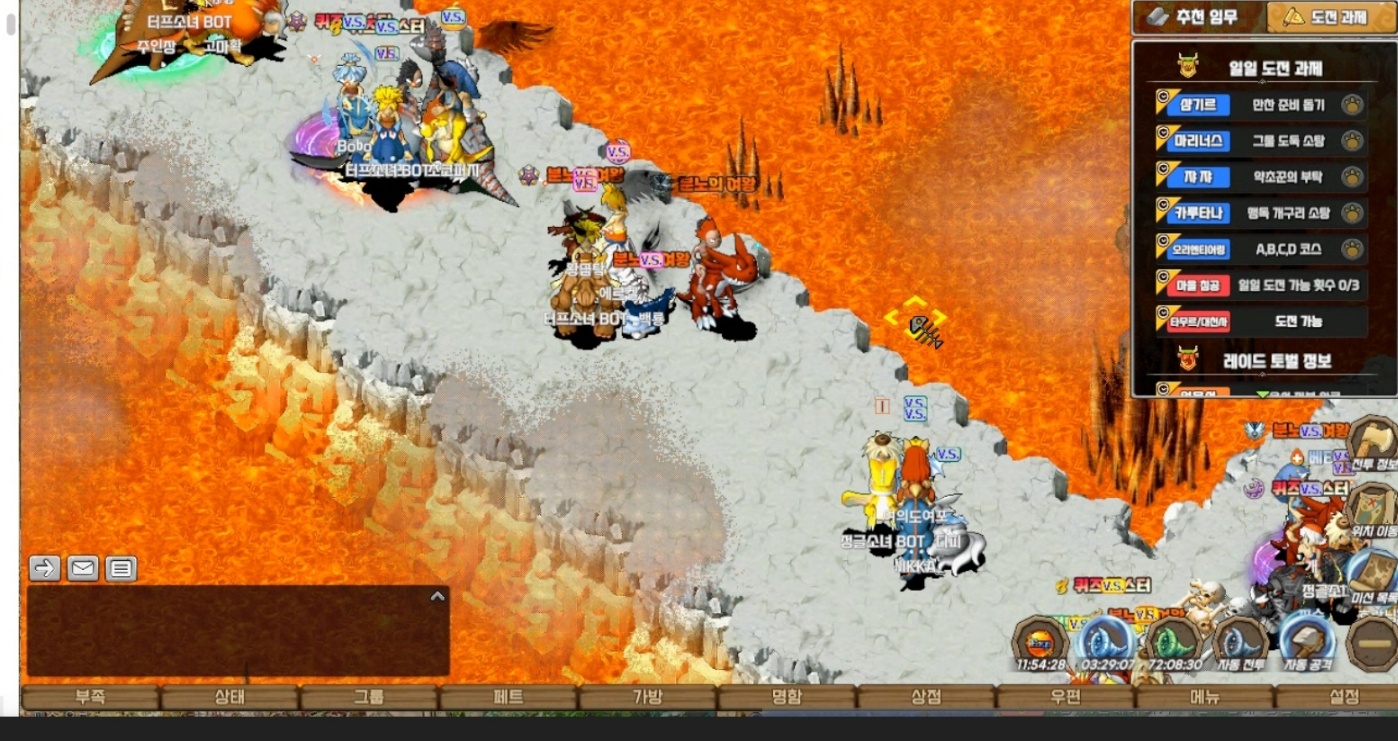Collapse the round minus button

coord(1373,643)
